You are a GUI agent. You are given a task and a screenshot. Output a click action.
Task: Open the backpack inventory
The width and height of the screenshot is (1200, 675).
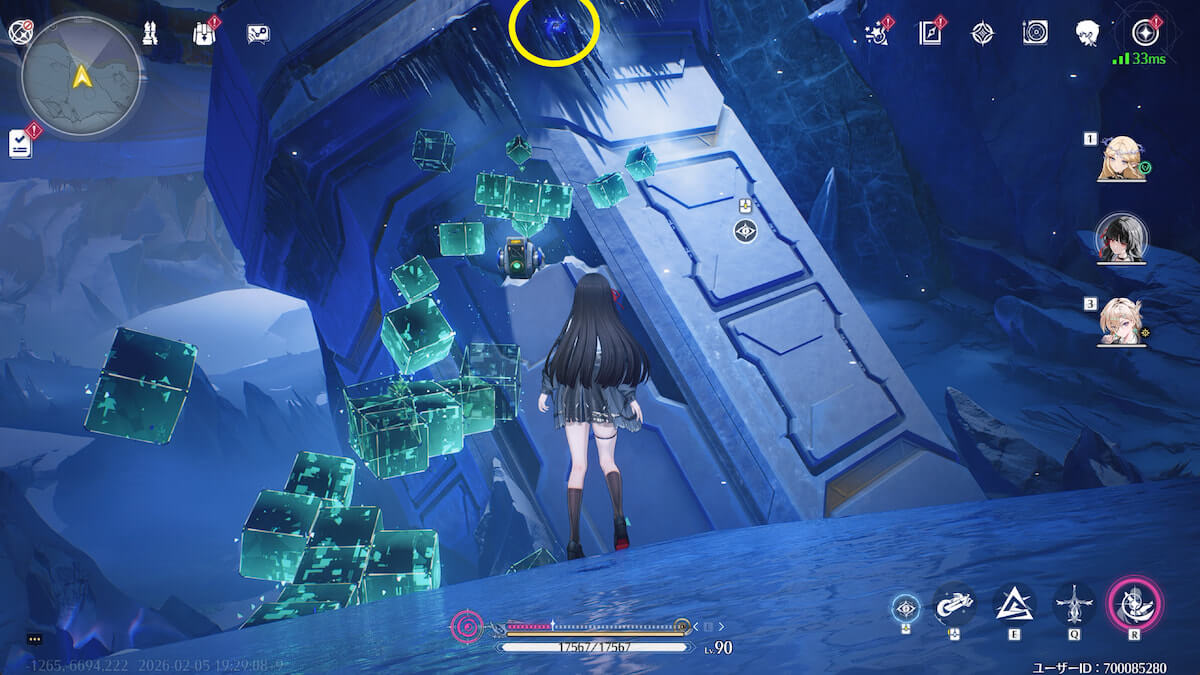(204, 33)
